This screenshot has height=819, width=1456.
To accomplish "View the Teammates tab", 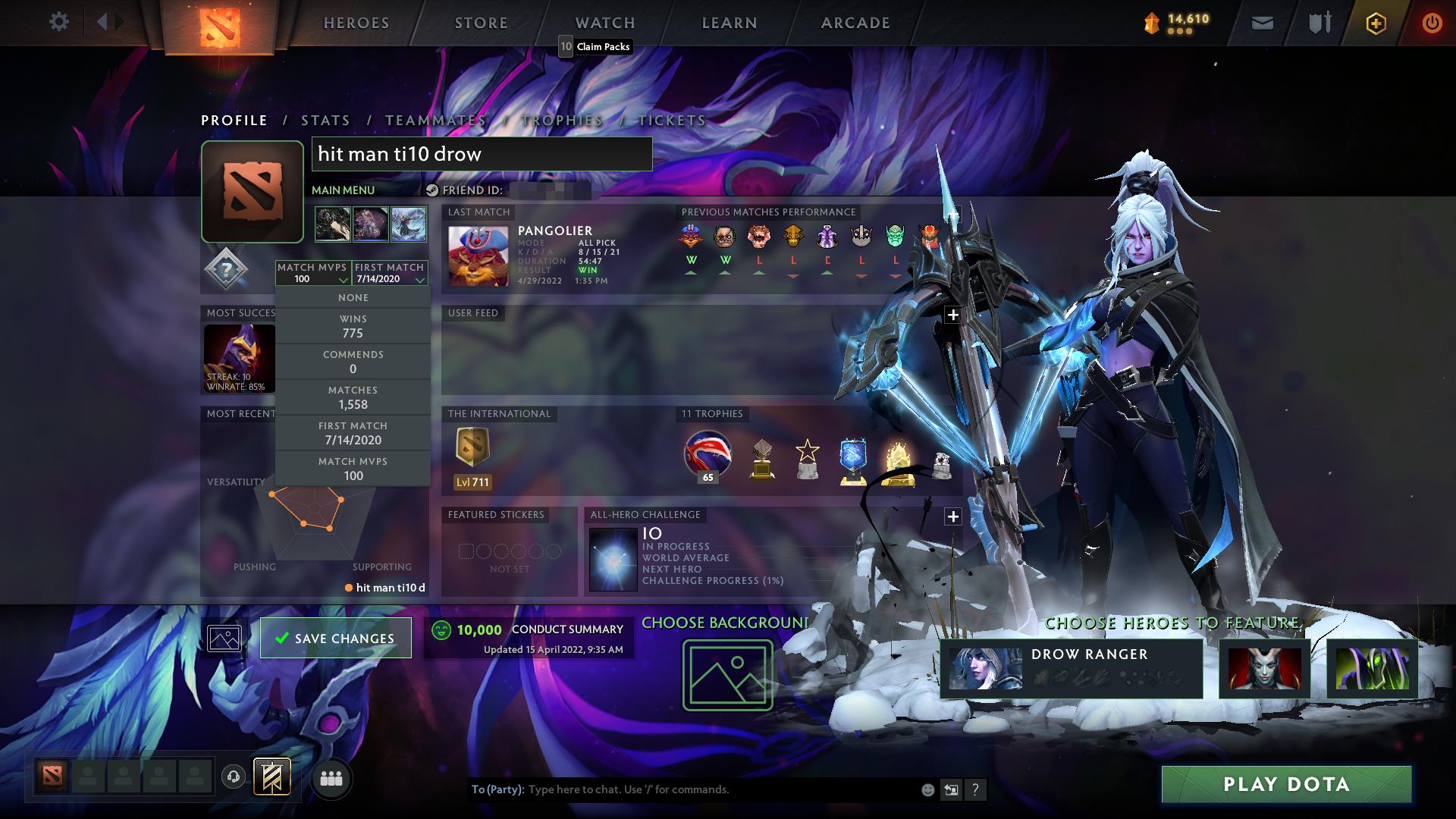I will (435, 121).
